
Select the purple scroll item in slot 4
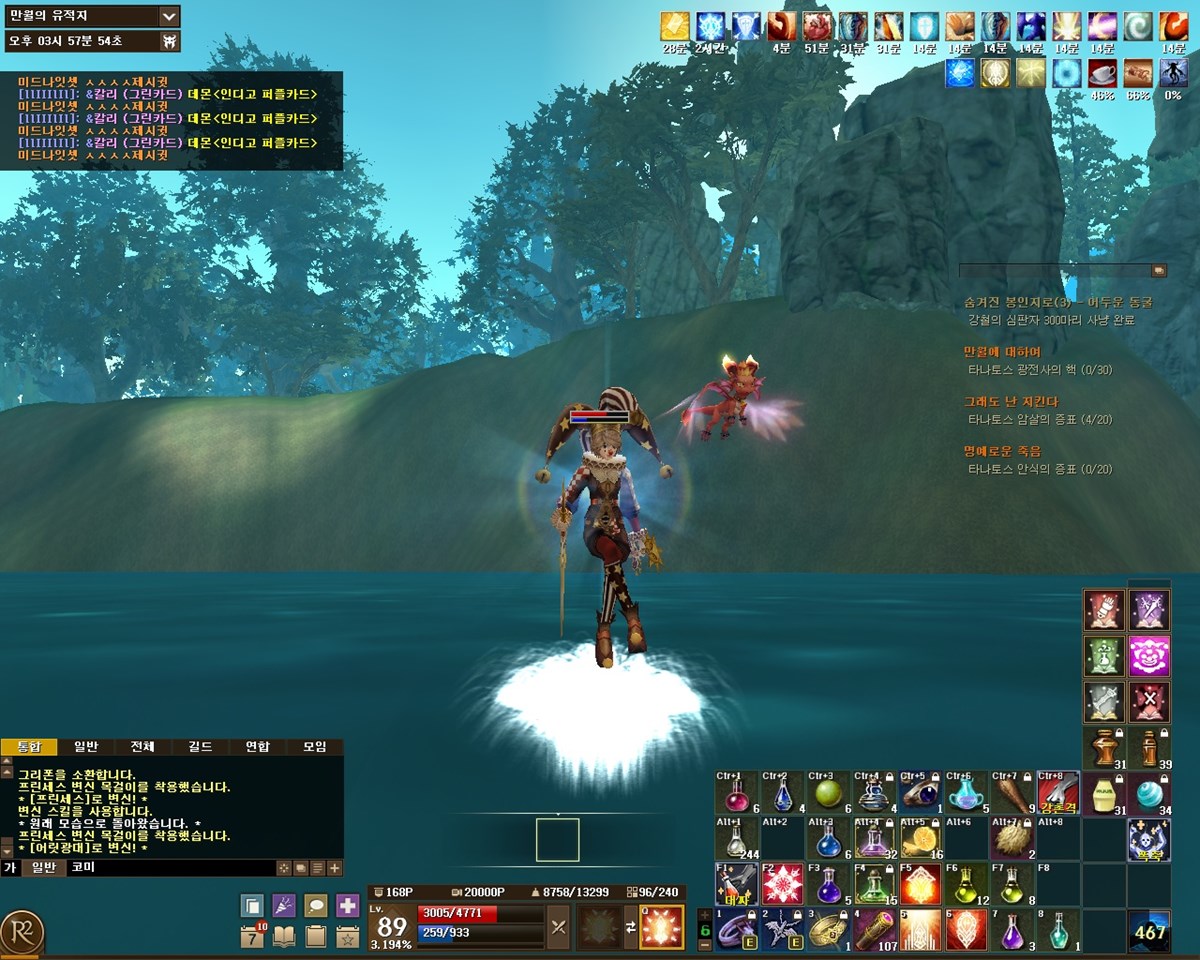tap(873, 930)
